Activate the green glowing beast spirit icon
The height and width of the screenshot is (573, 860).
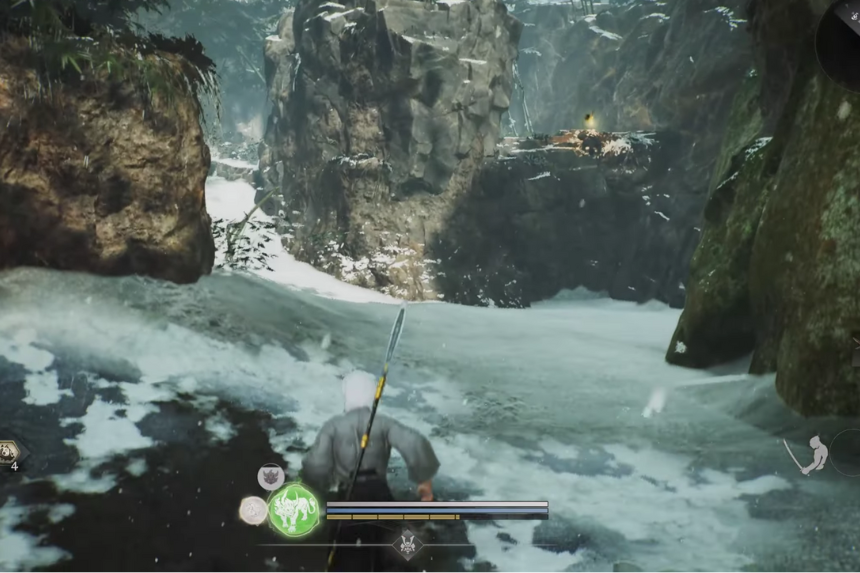click(x=294, y=510)
